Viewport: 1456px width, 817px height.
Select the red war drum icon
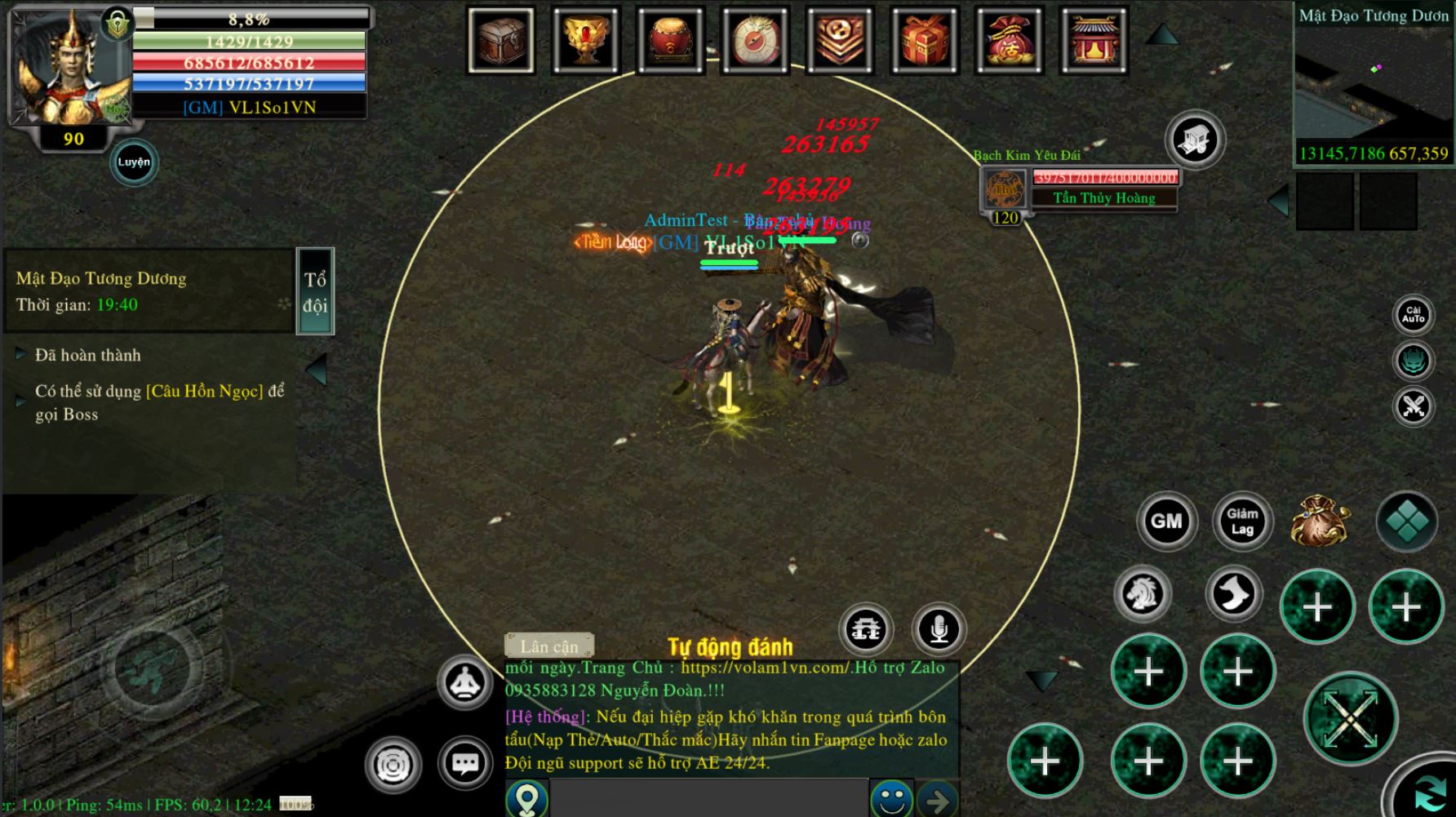coord(671,40)
